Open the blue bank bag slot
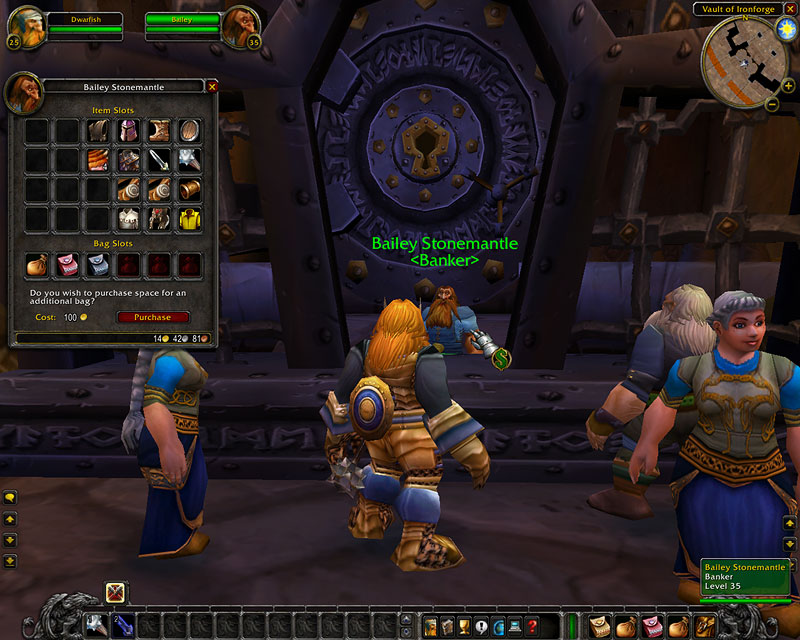 click(97, 264)
